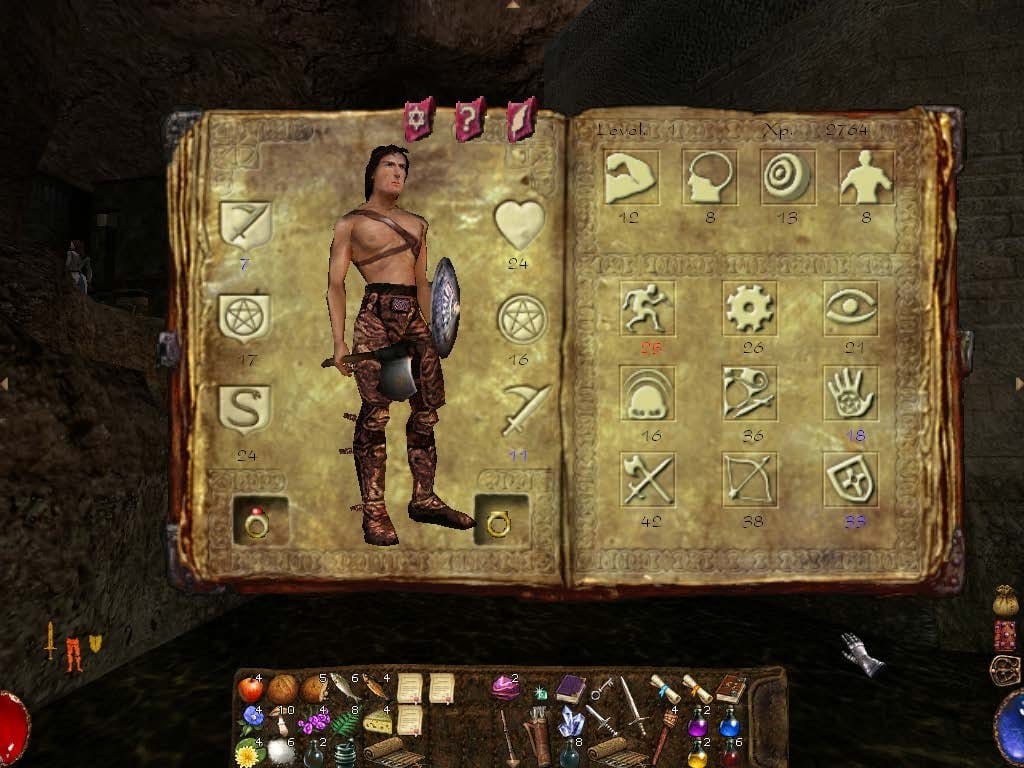Select the shield Defense skill icon

pos(851,480)
